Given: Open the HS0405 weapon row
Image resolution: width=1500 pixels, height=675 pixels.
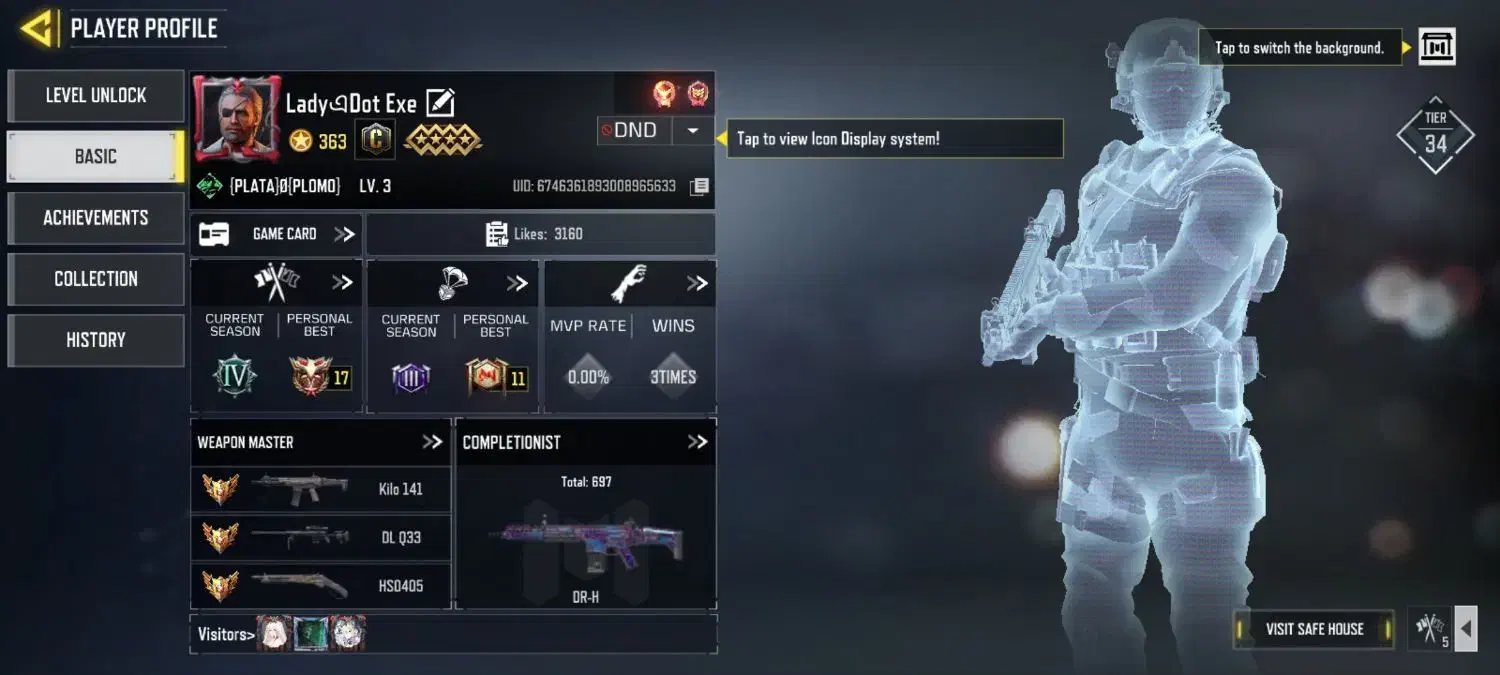Looking at the screenshot, I should [320, 585].
